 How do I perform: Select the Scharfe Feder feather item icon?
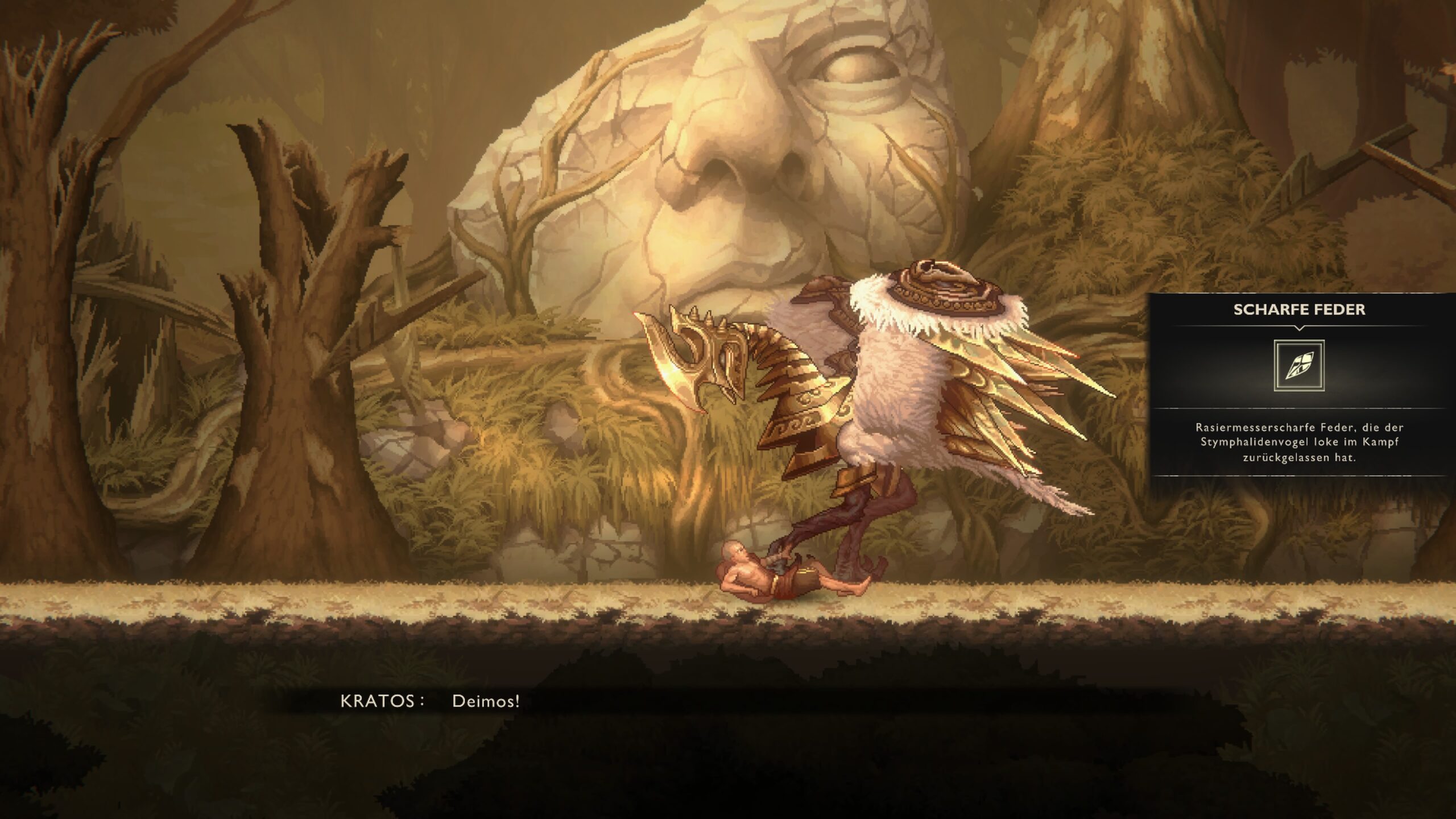(x=1299, y=366)
